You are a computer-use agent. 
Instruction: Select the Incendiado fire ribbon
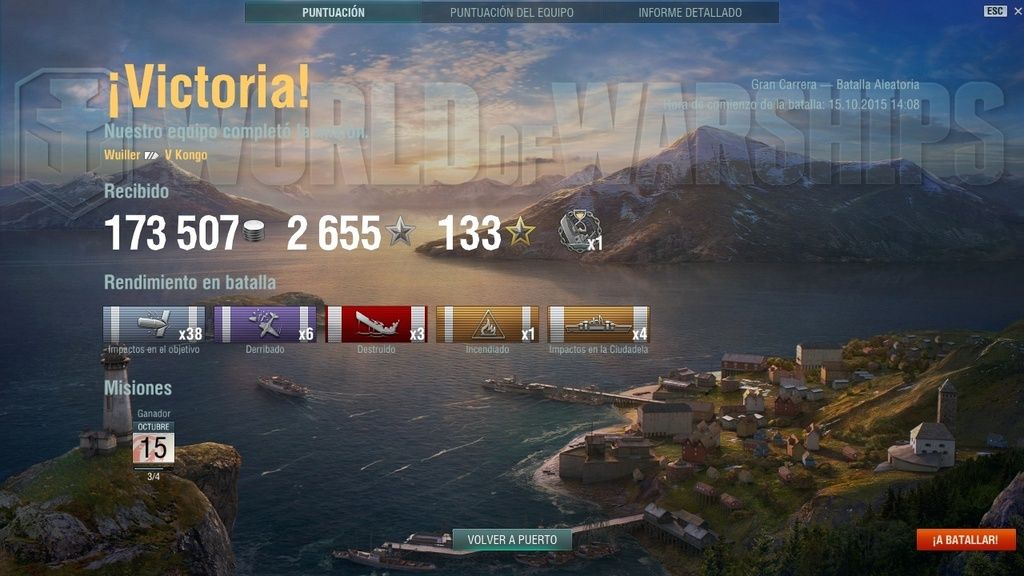coord(488,325)
